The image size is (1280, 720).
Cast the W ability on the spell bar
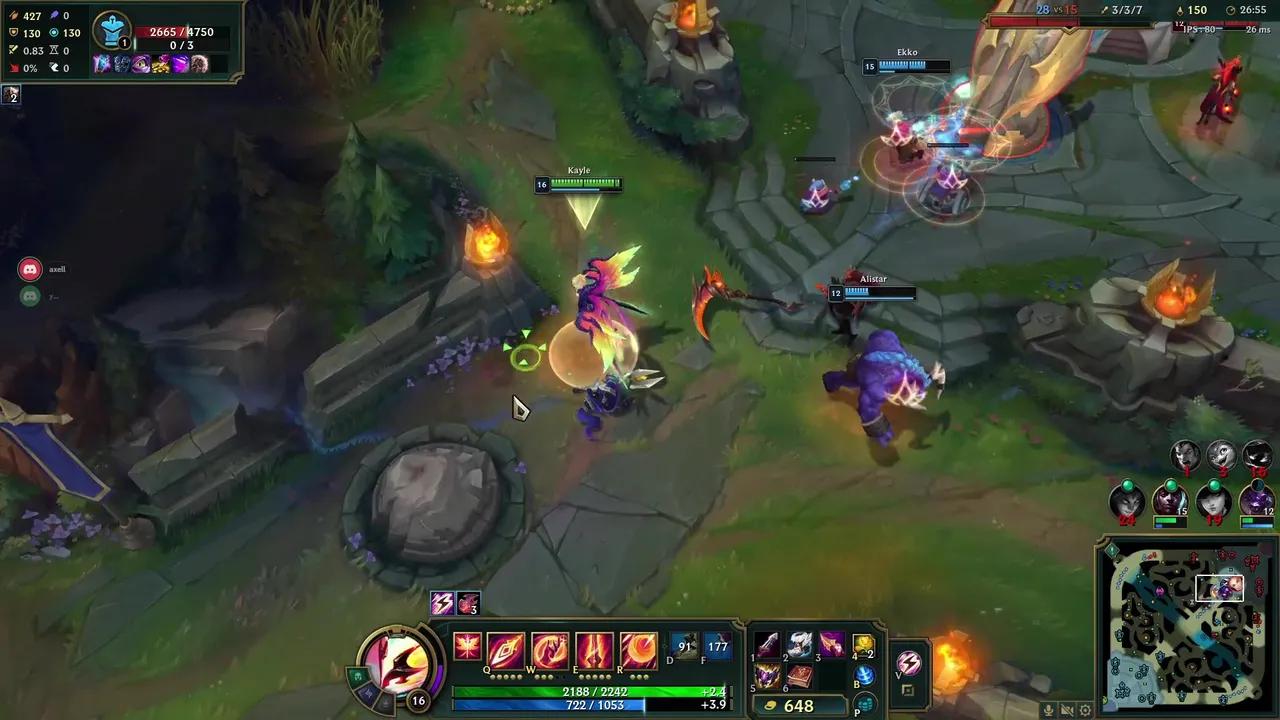tap(548, 649)
